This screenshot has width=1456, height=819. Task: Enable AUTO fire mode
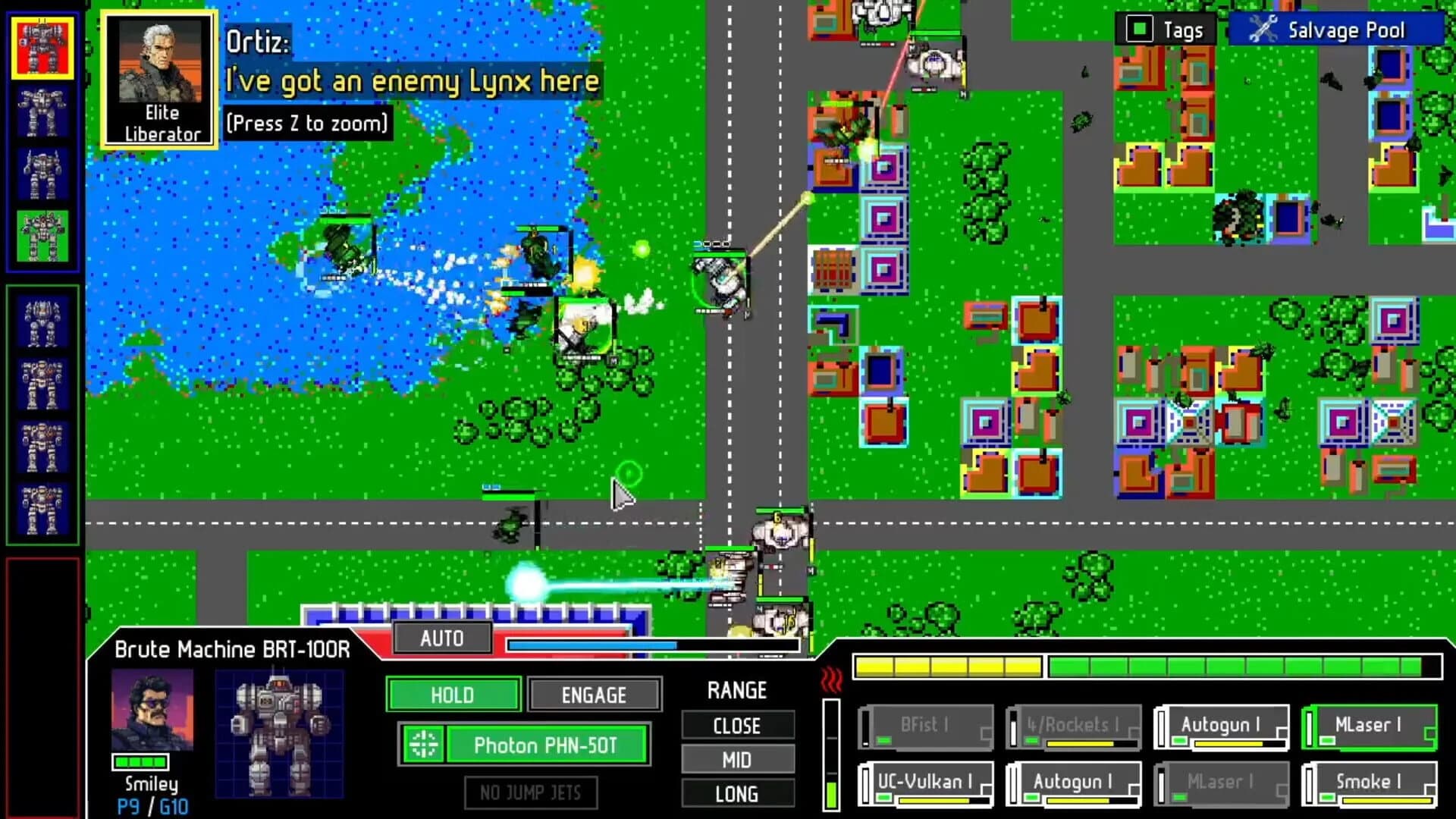coord(443,639)
